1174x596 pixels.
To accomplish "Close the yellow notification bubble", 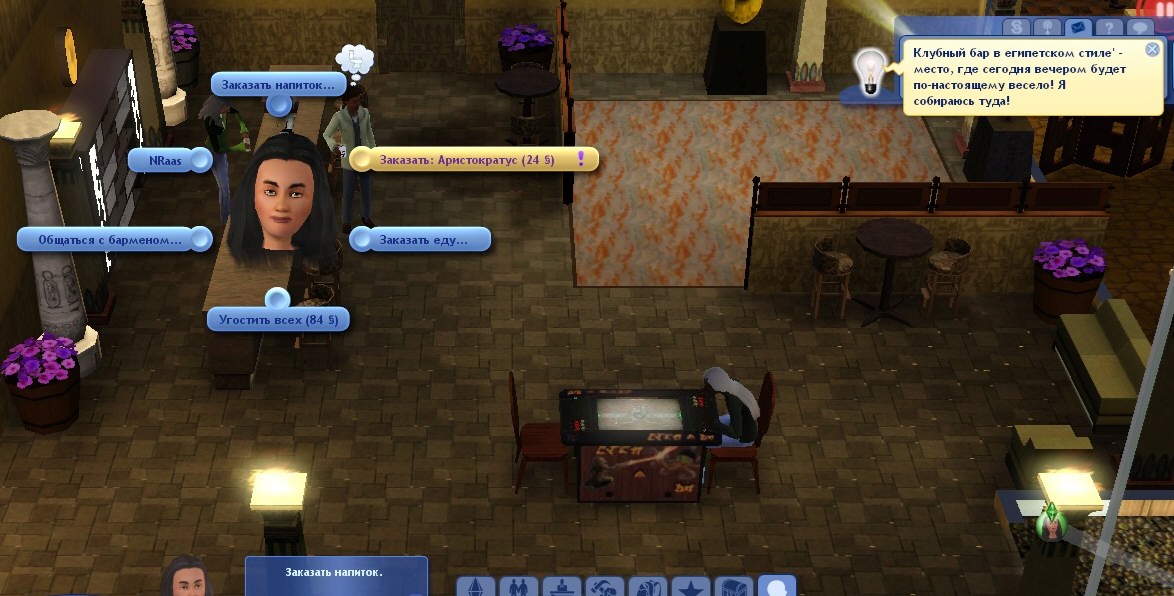I will click(x=1152, y=49).
